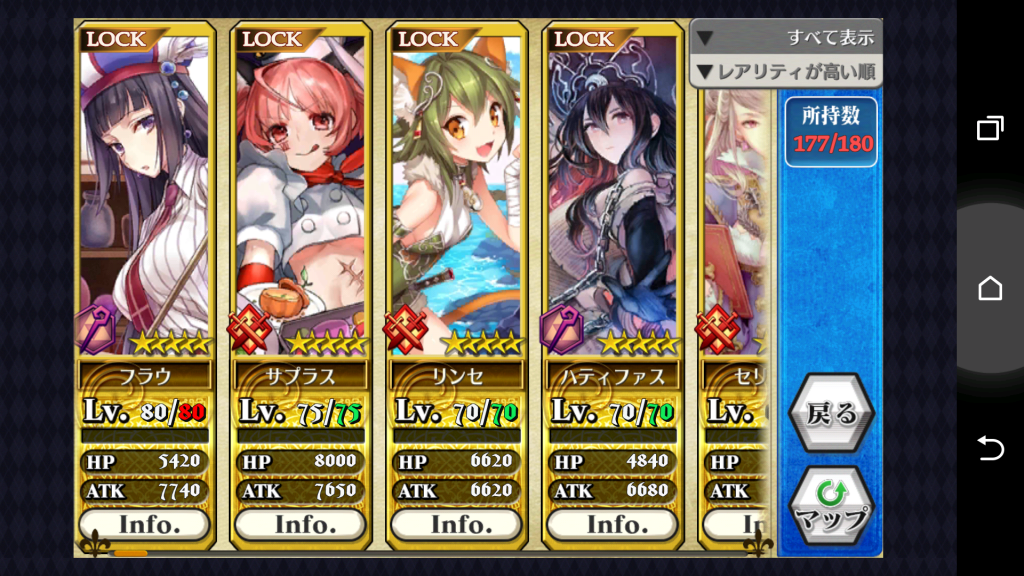Tap the Android recent apps button
1024x576 pixels.
click(x=990, y=129)
